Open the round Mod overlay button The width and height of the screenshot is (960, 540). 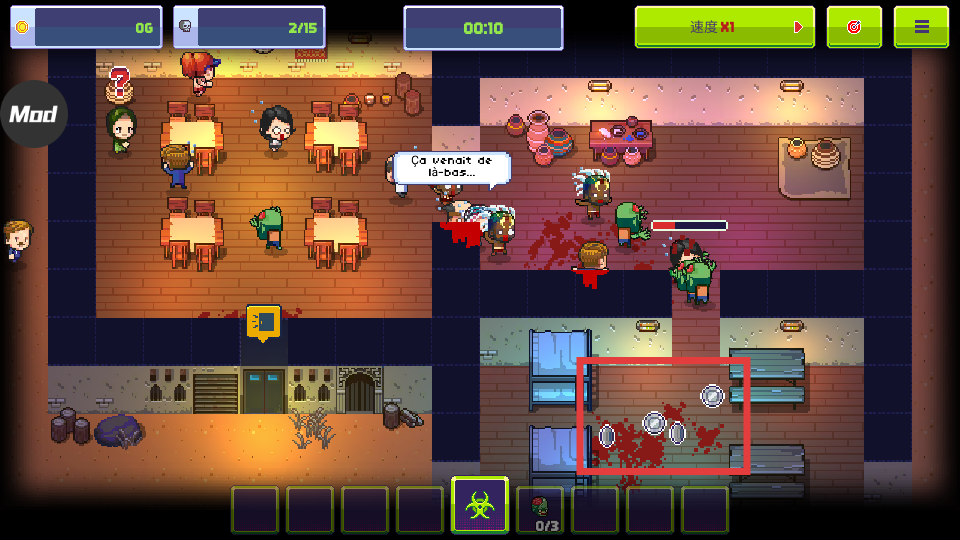[33, 114]
